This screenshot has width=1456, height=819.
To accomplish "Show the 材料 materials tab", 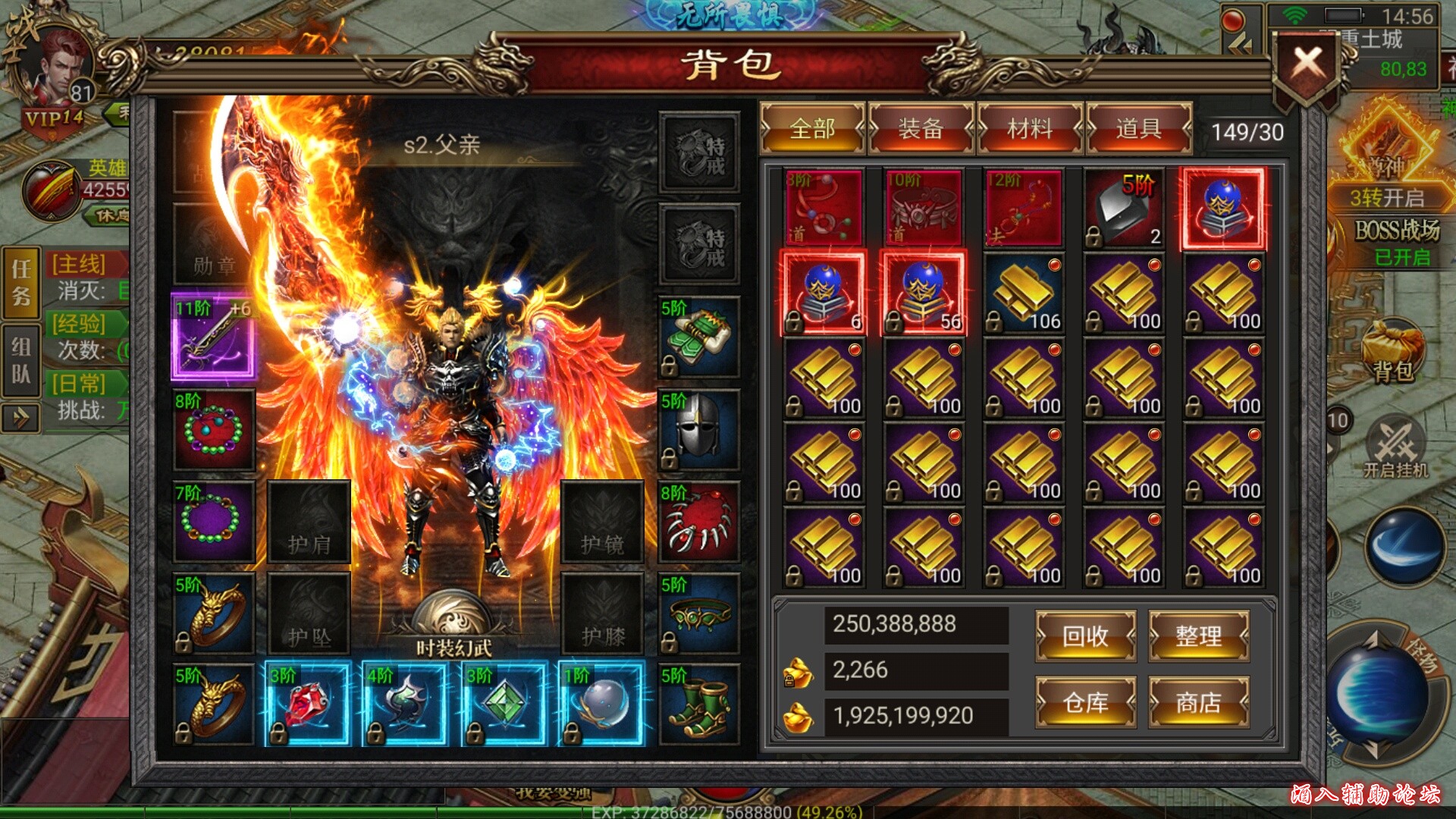I will pyautogui.click(x=1030, y=129).
